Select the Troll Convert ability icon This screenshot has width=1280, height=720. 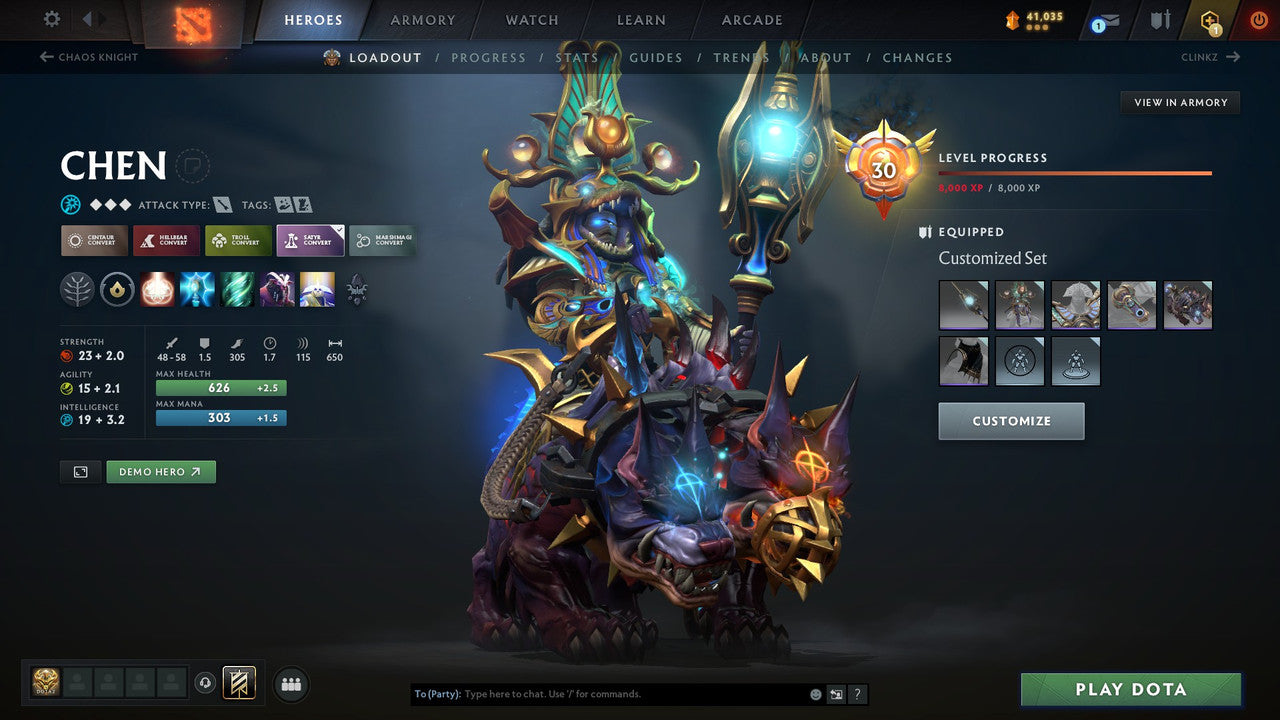tap(237, 240)
